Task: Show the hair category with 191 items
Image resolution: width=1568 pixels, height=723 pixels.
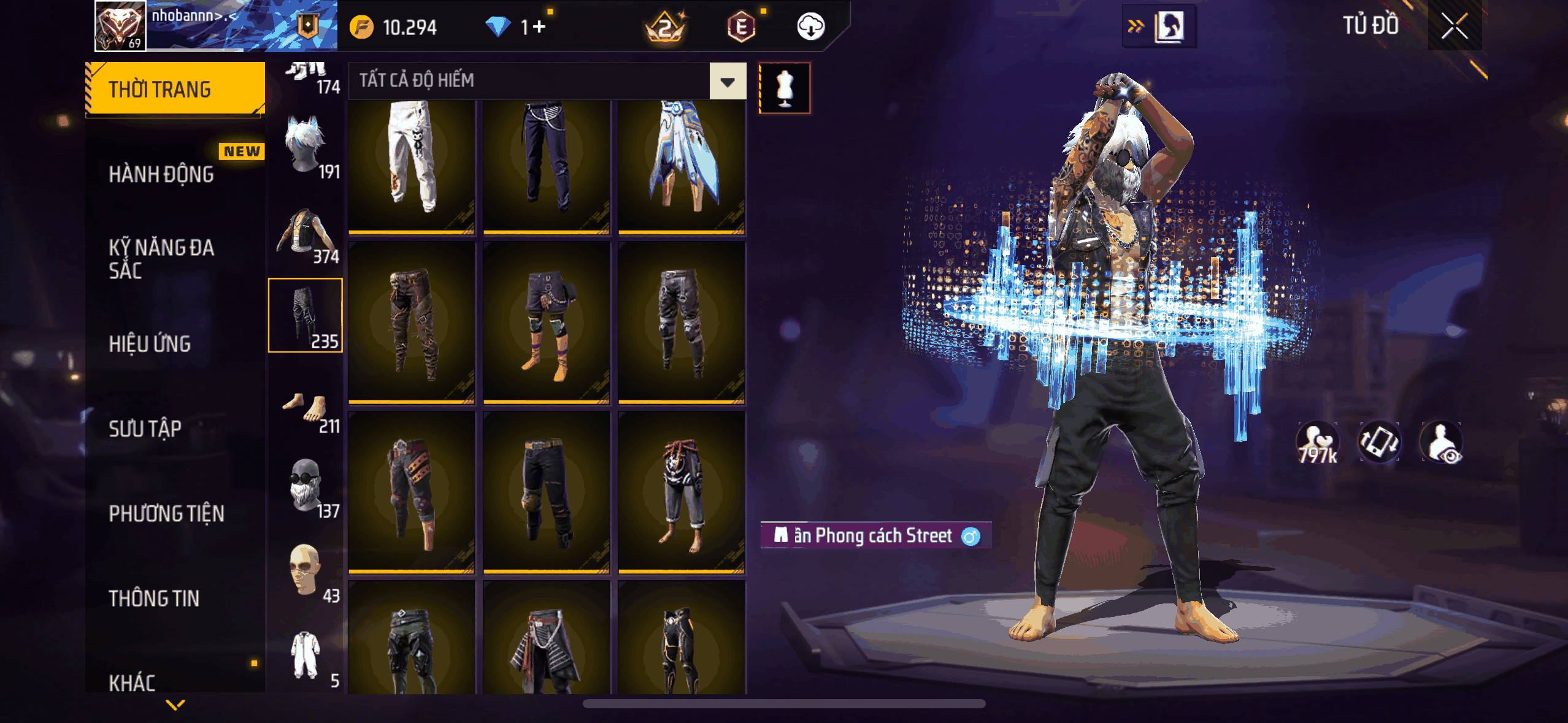Action: tap(306, 147)
